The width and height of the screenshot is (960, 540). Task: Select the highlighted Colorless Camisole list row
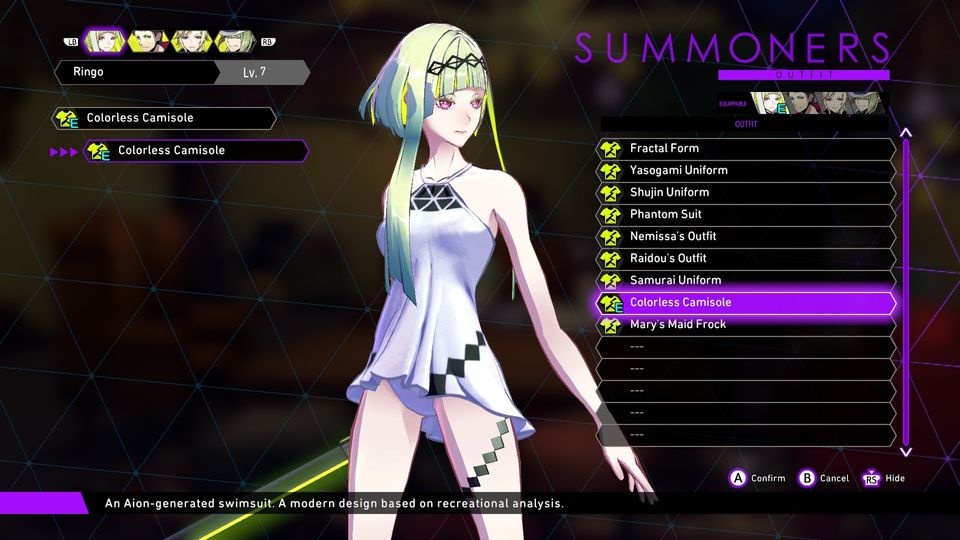(x=746, y=302)
